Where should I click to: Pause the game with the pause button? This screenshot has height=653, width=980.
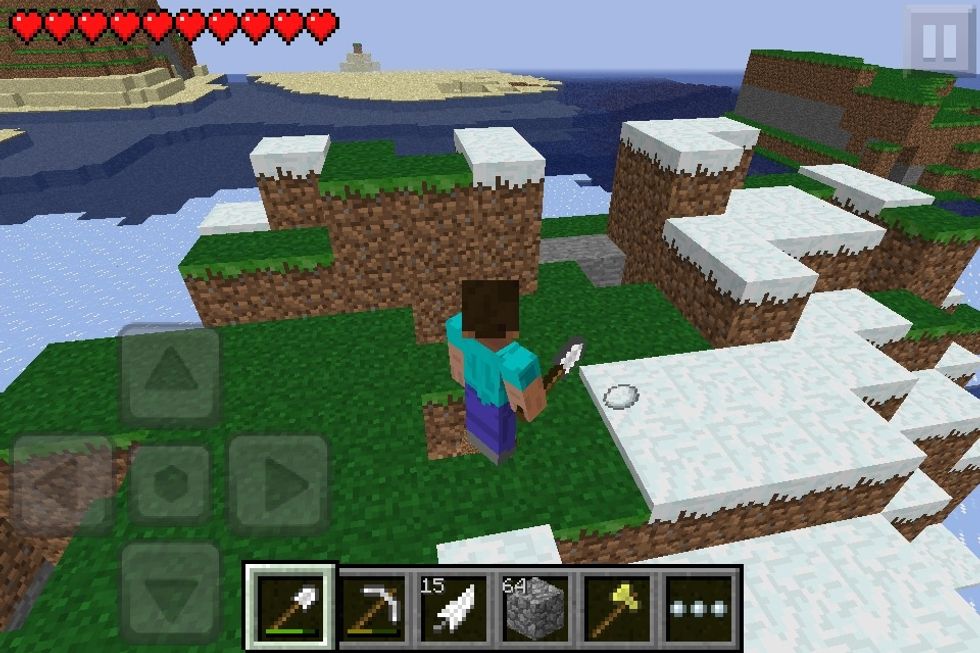click(x=939, y=41)
